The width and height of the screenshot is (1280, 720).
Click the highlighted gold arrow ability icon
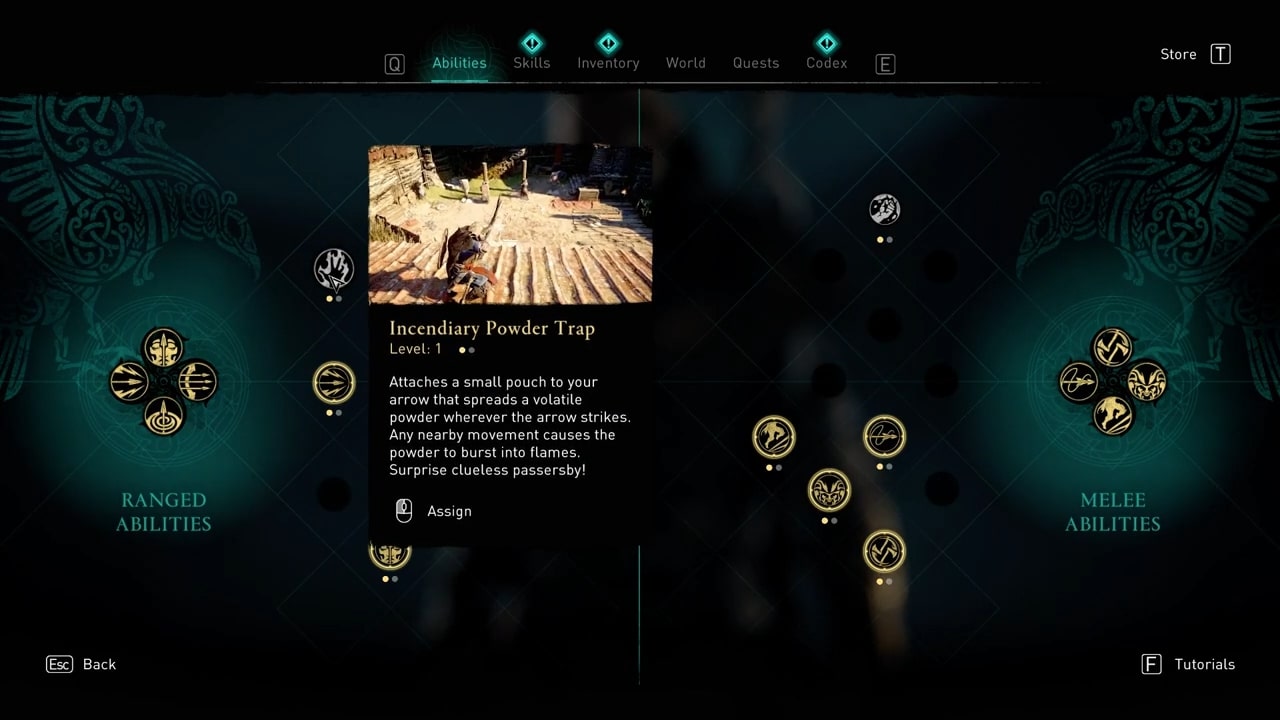[x=334, y=382]
